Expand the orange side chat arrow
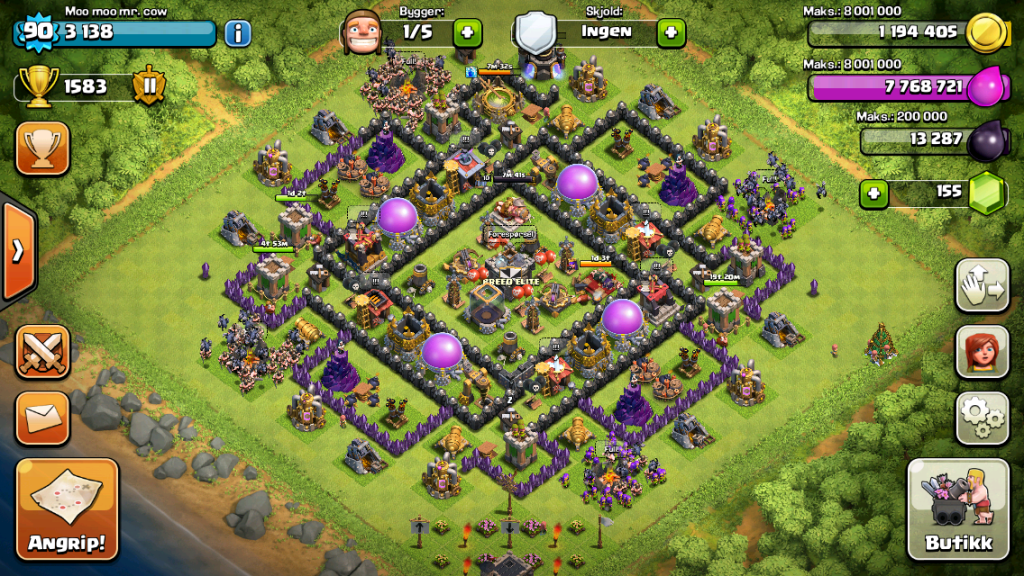The width and height of the screenshot is (1024, 576). (18, 250)
